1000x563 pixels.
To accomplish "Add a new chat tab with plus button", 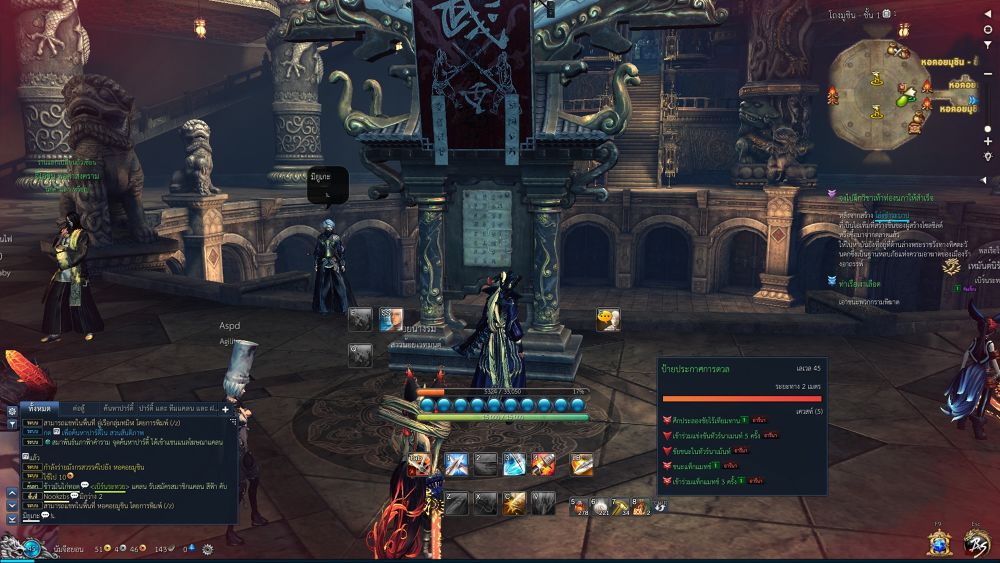I will tap(225, 408).
